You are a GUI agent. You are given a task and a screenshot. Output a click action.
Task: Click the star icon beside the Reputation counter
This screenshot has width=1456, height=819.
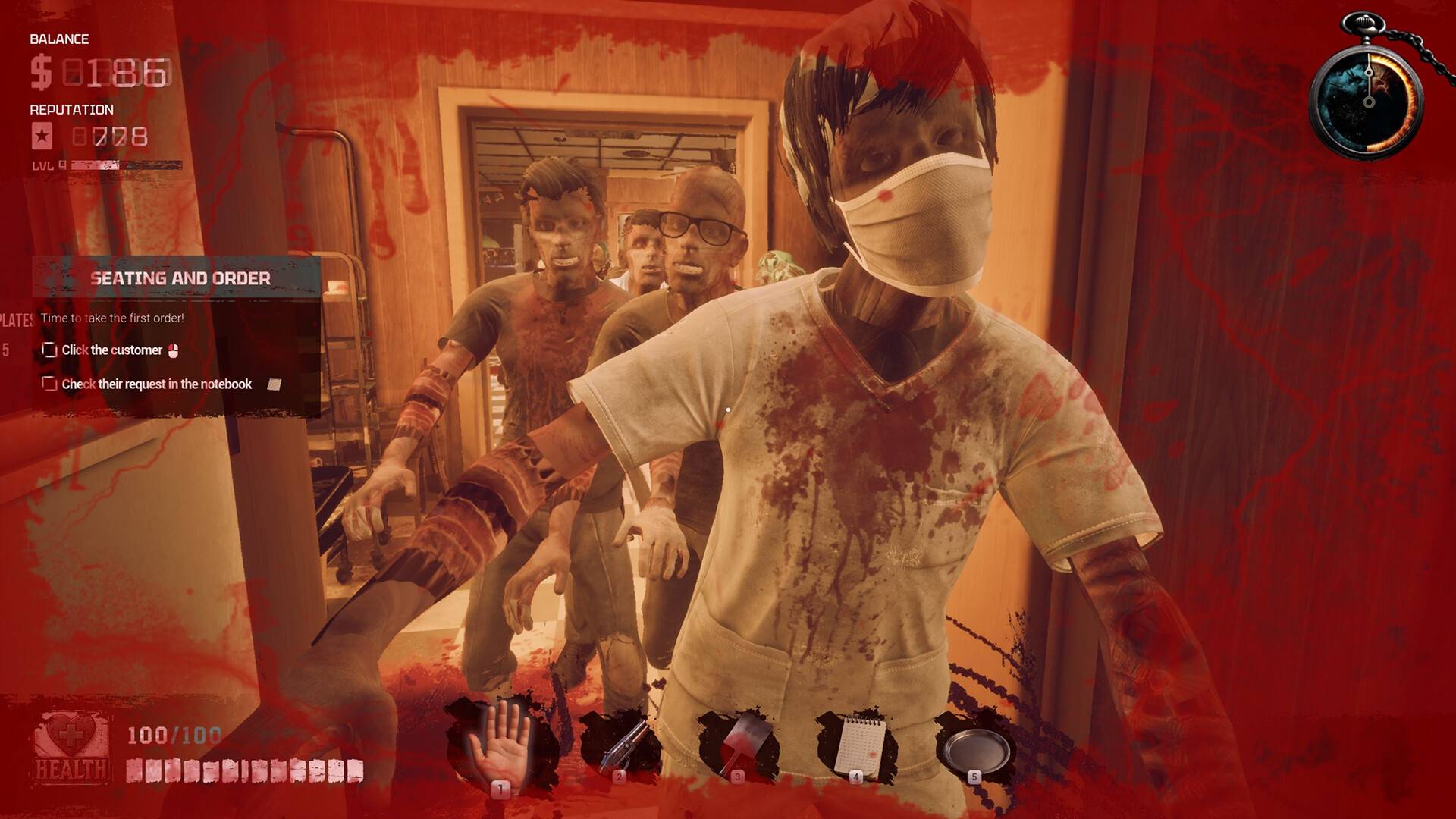[43, 136]
